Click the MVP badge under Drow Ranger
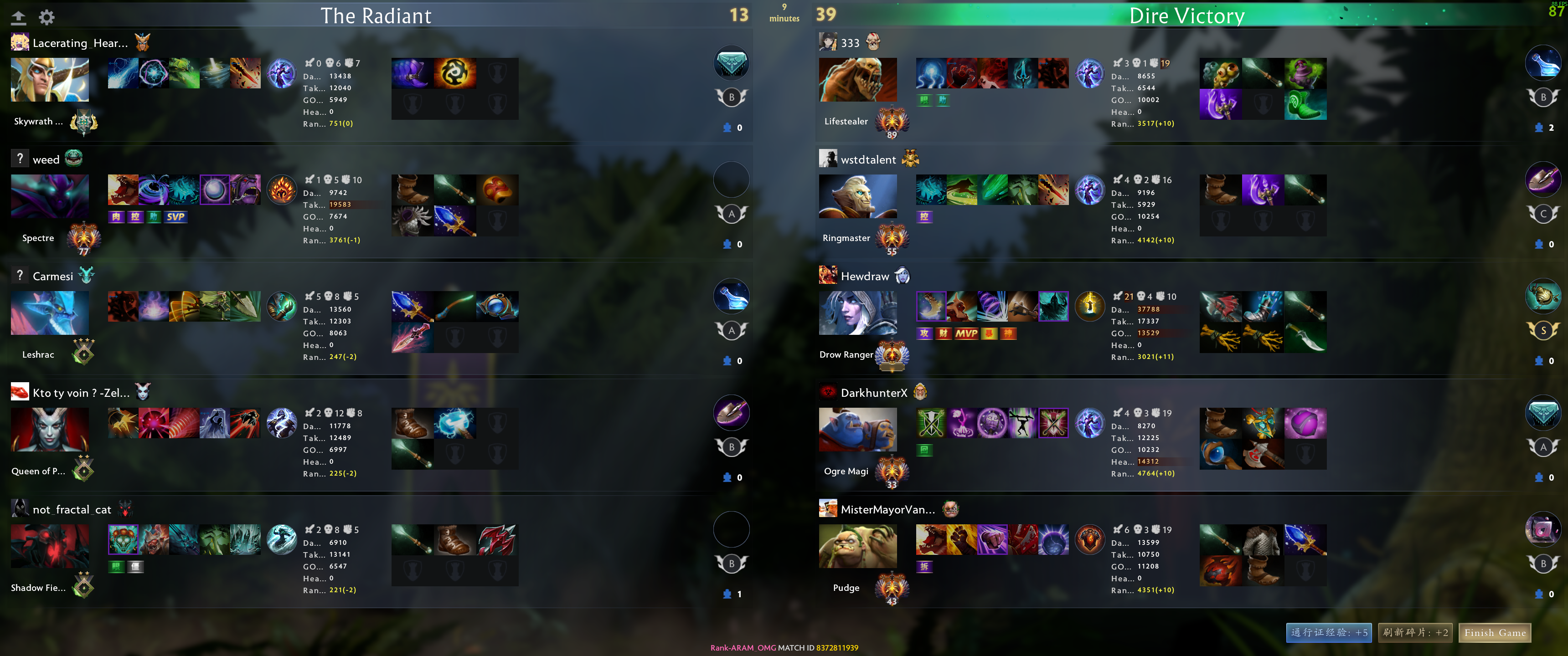This screenshot has height=656, width=1568. (966, 333)
